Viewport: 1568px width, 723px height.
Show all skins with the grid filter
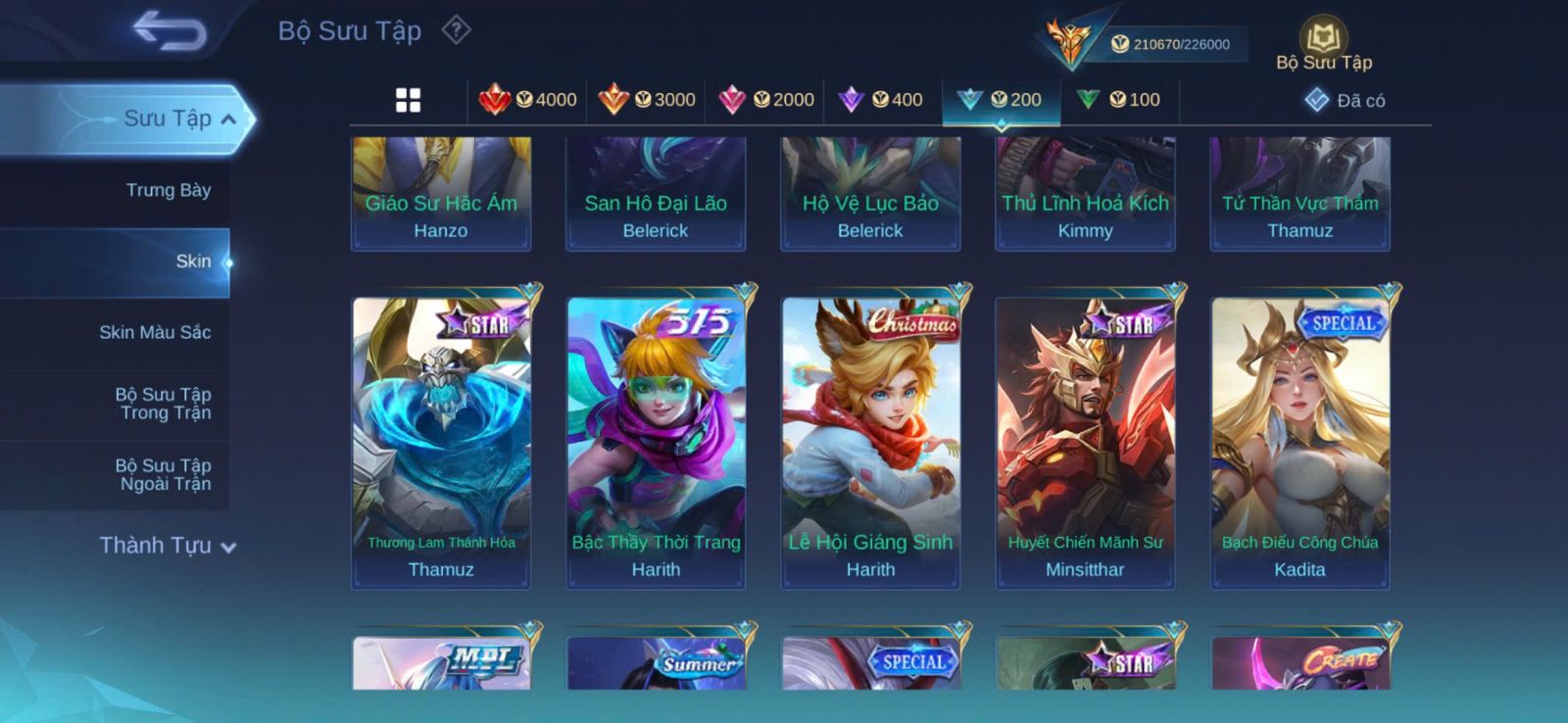point(408,100)
